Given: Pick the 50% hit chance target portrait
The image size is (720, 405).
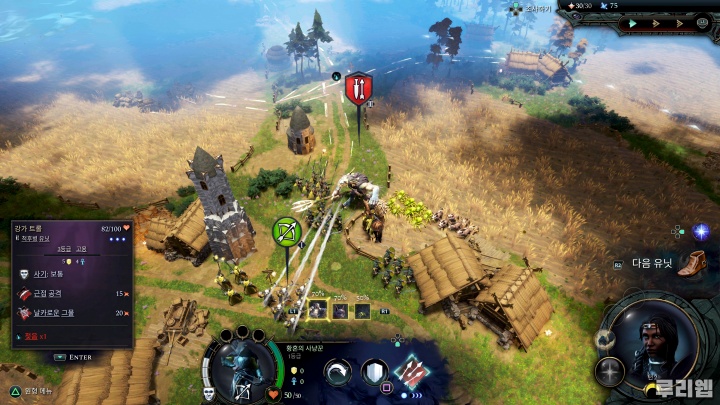Looking at the screenshot, I should (x=362, y=309).
